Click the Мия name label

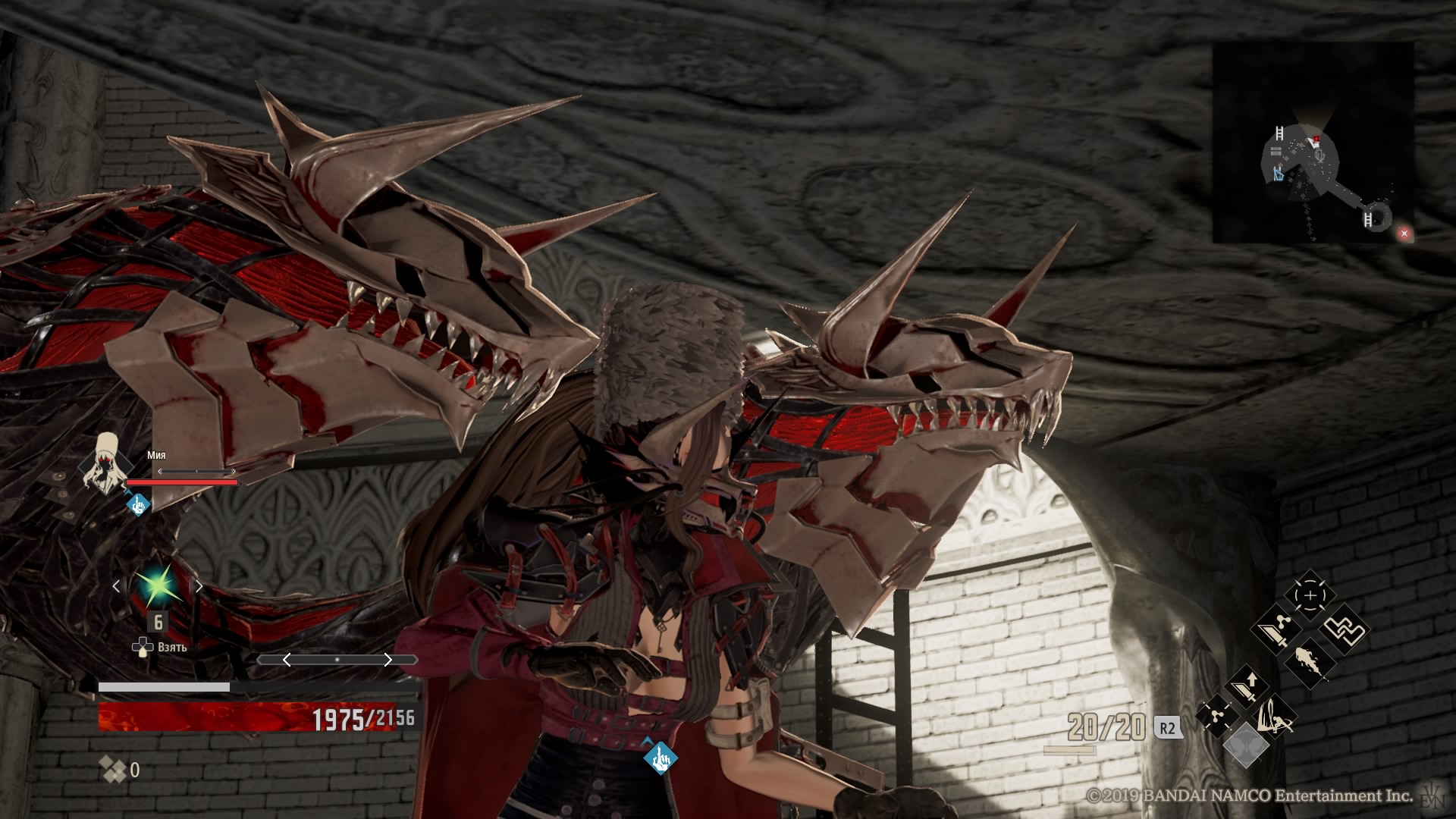click(x=156, y=455)
